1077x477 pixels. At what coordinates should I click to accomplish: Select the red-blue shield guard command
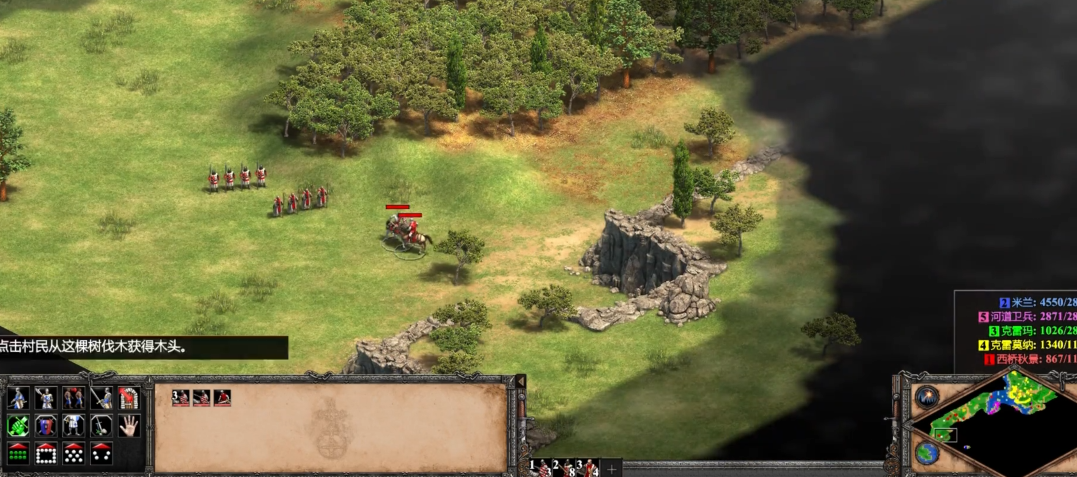point(46,425)
